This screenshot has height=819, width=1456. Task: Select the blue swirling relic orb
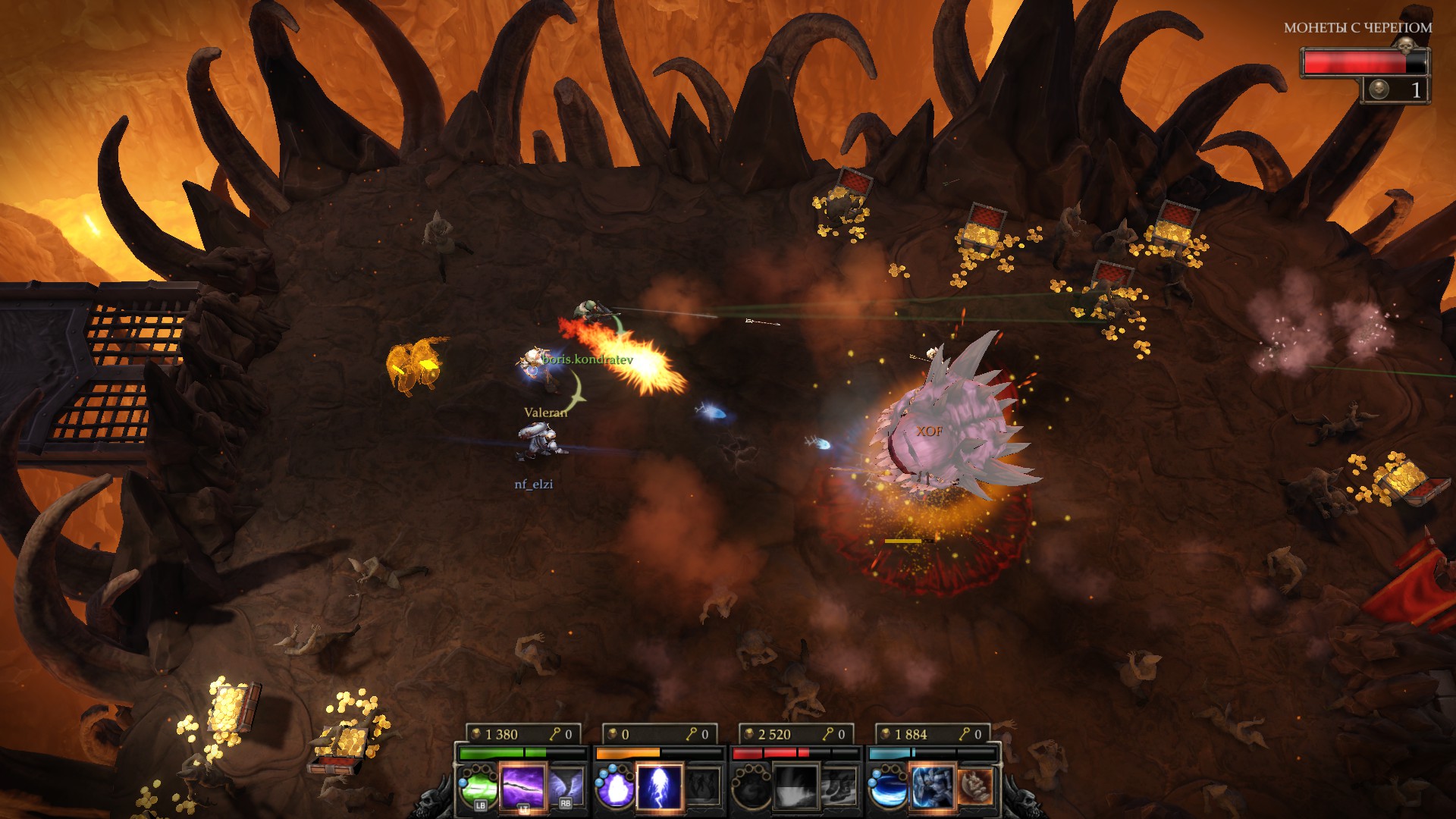(888, 786)
